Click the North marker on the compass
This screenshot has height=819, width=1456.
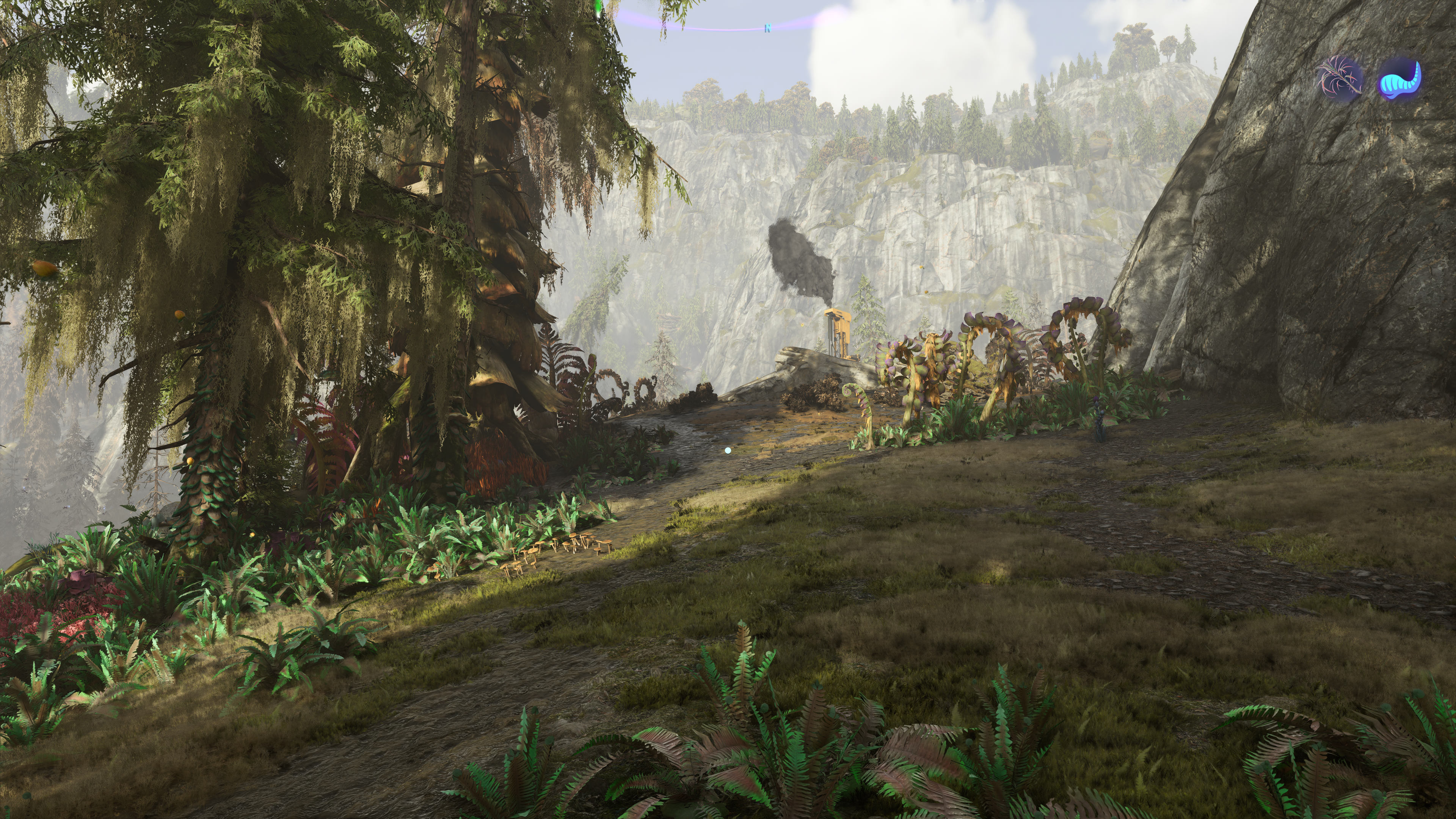[767, 28]
